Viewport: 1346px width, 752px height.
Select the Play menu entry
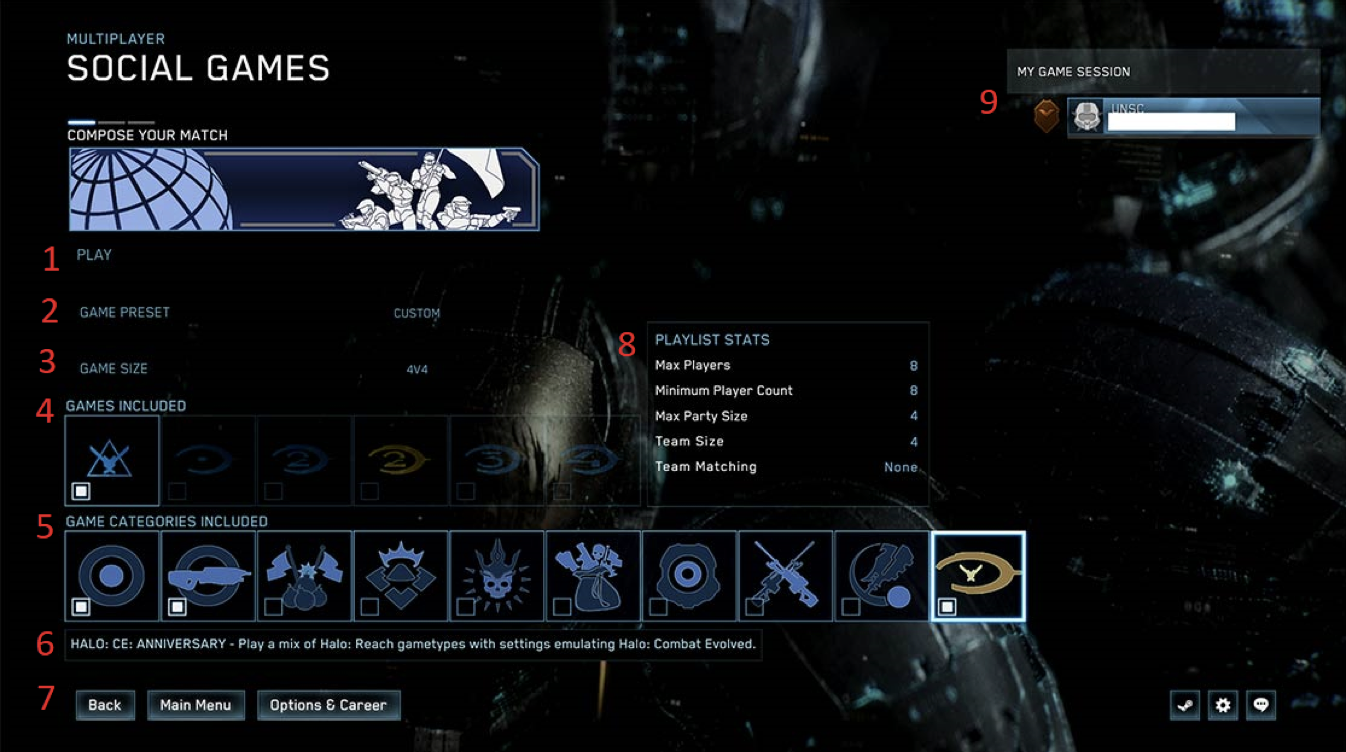[94, 255]
